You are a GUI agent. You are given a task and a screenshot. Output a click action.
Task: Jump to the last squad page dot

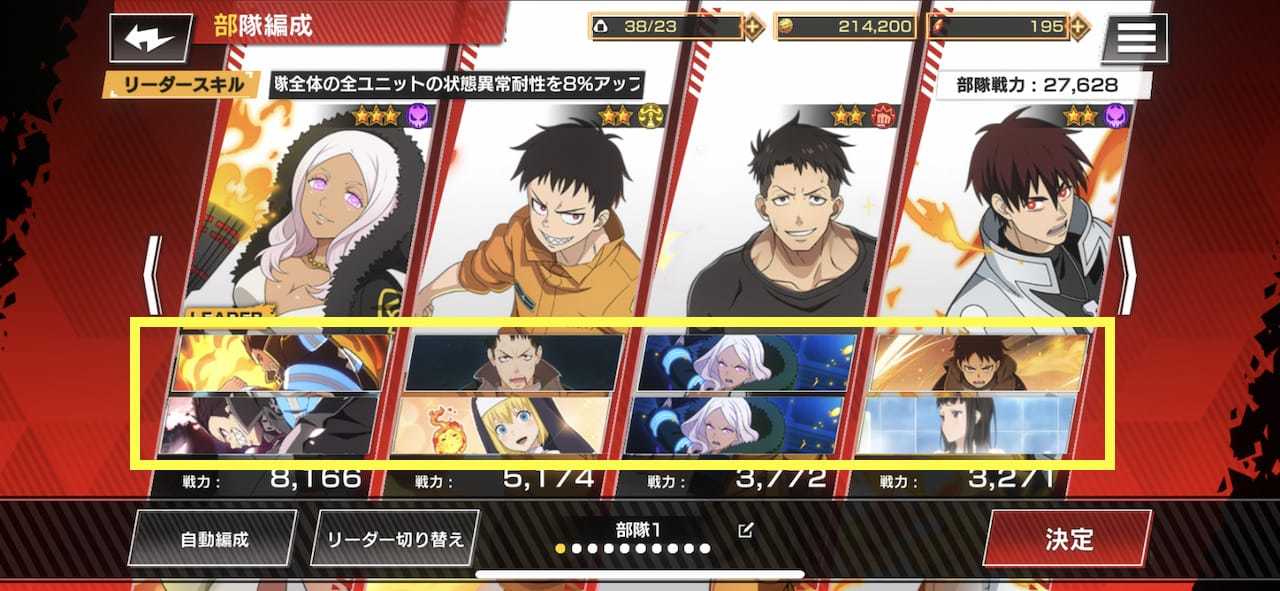[x=705, y=549]
